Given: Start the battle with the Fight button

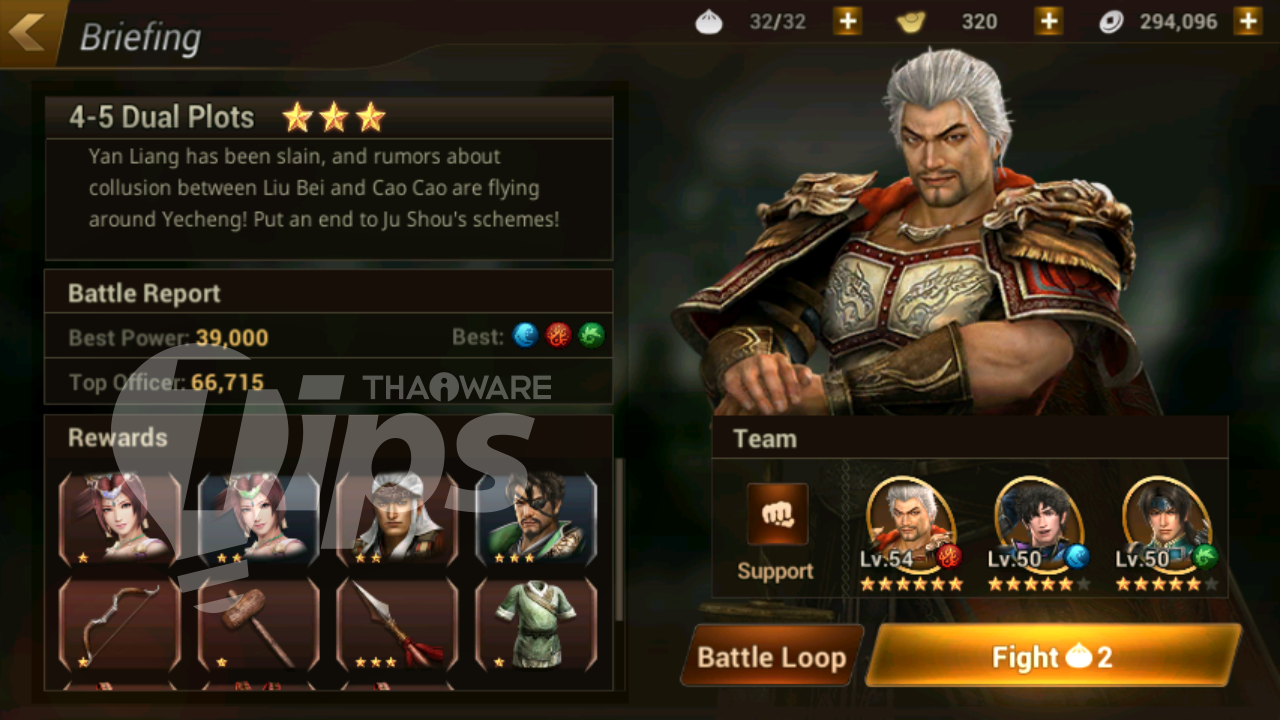Looking at the screenshot, I should [1052, 656].
